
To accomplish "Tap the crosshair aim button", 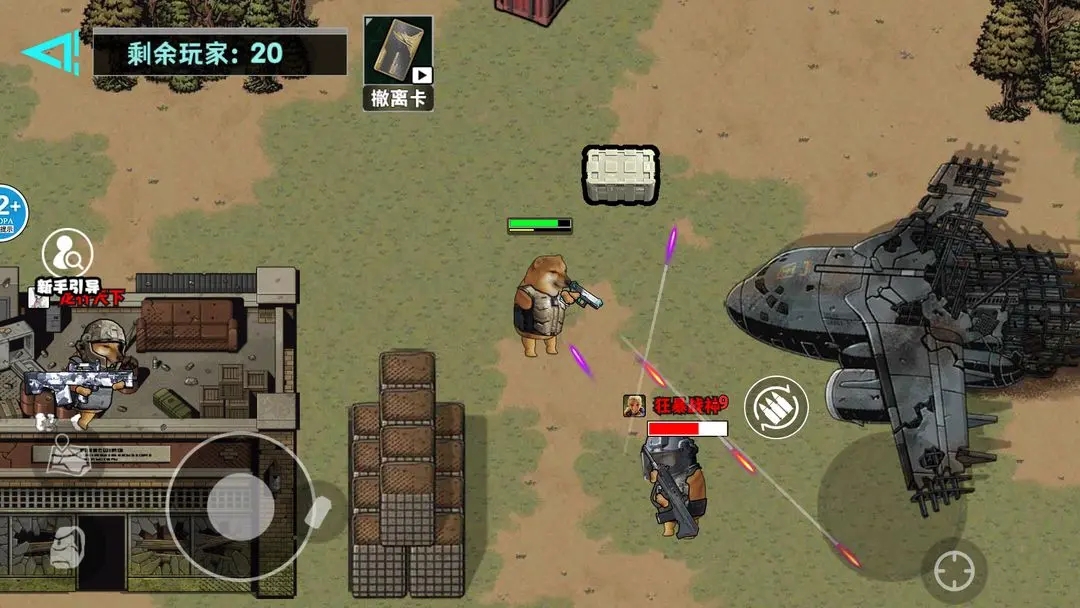I will [953, 572].
